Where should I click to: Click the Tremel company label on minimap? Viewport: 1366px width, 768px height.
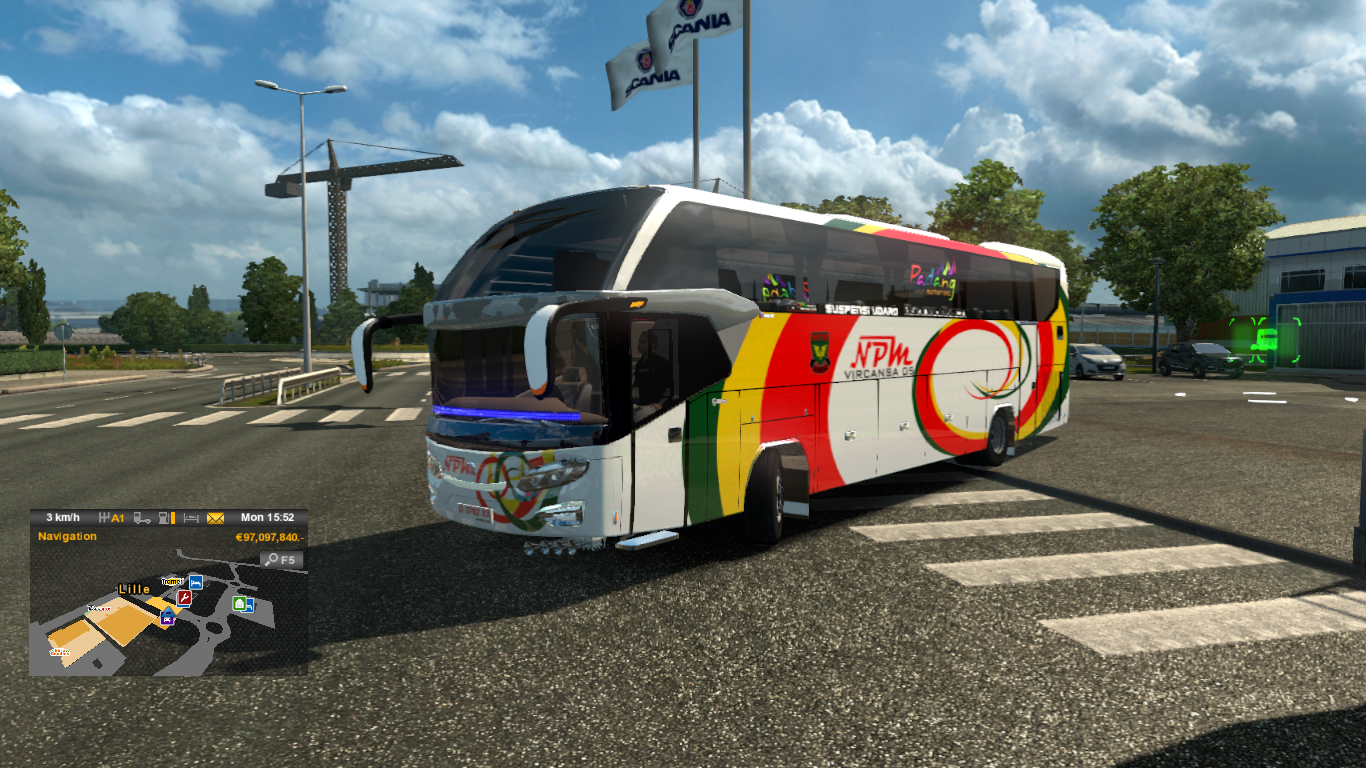(172, 581)
